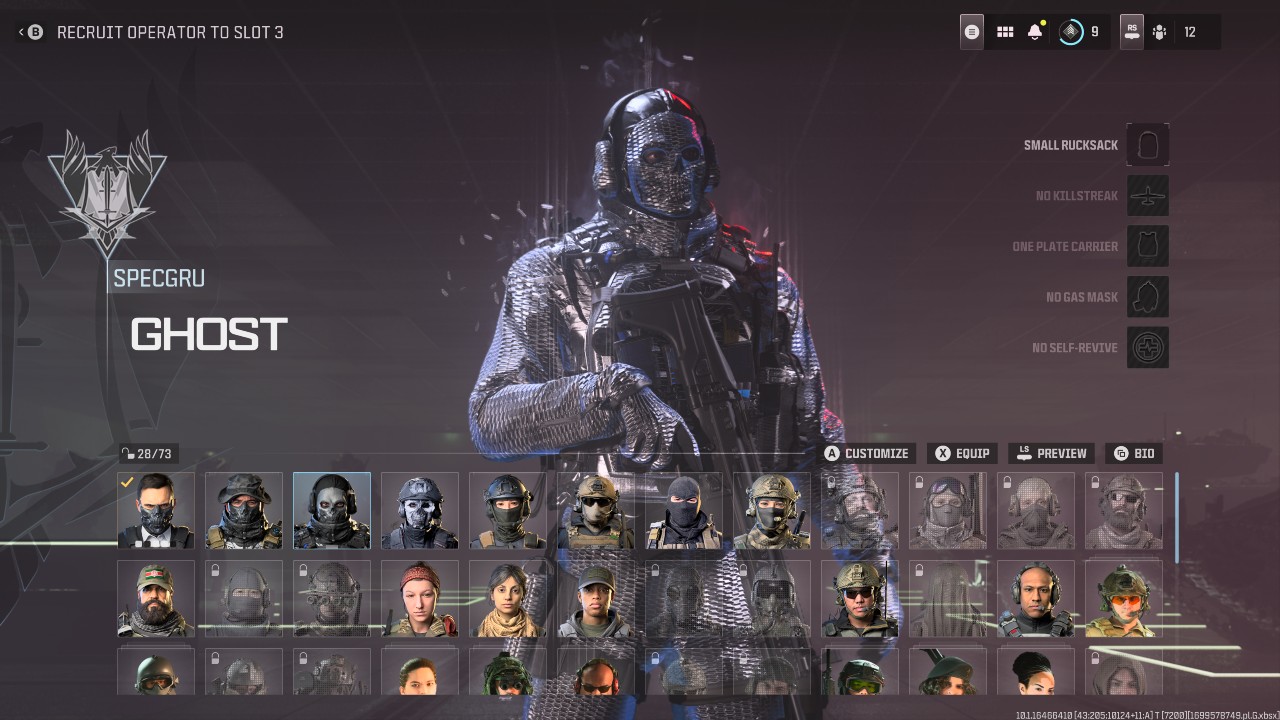Click the battle pass progress ring showing 9
This screenshot has height=720, width=1280.
[1069, 31]
